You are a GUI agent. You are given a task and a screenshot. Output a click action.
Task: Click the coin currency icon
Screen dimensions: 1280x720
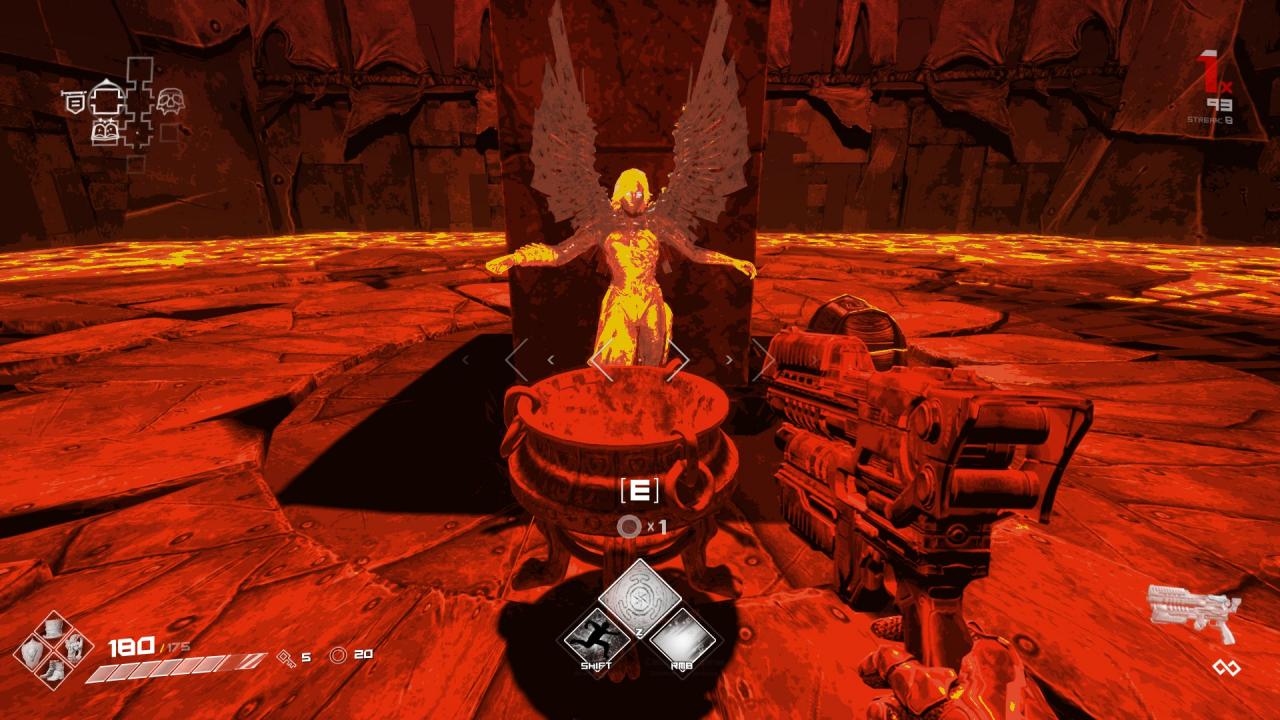coord(338,655)
